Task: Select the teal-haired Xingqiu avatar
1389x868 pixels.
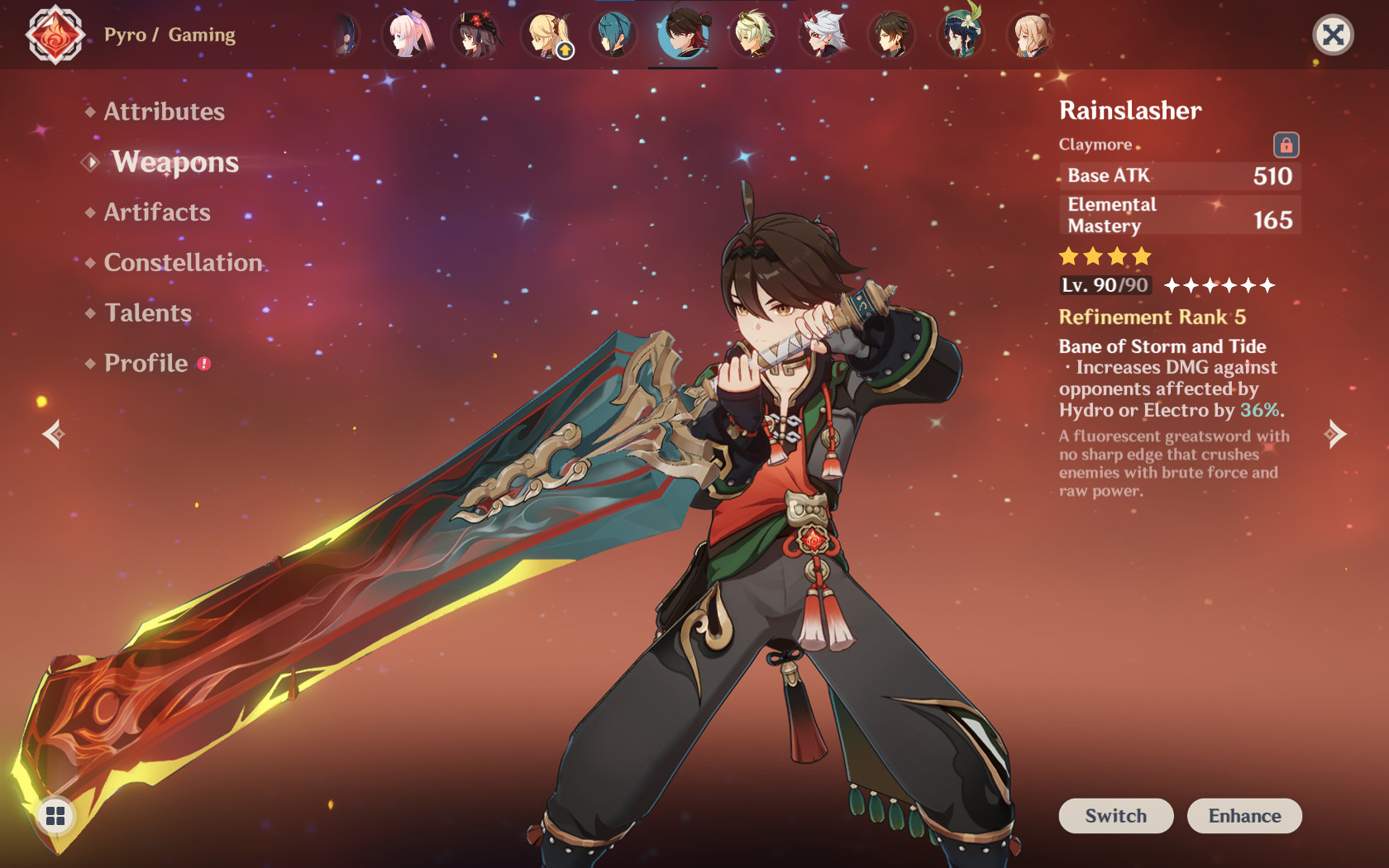Action: [x=613, y=35]
